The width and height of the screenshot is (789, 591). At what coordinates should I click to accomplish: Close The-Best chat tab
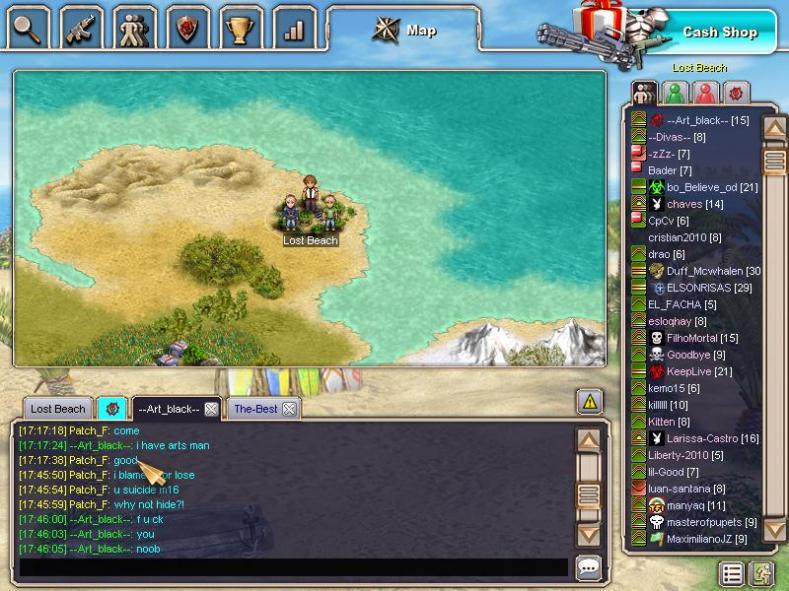[289, 409]
